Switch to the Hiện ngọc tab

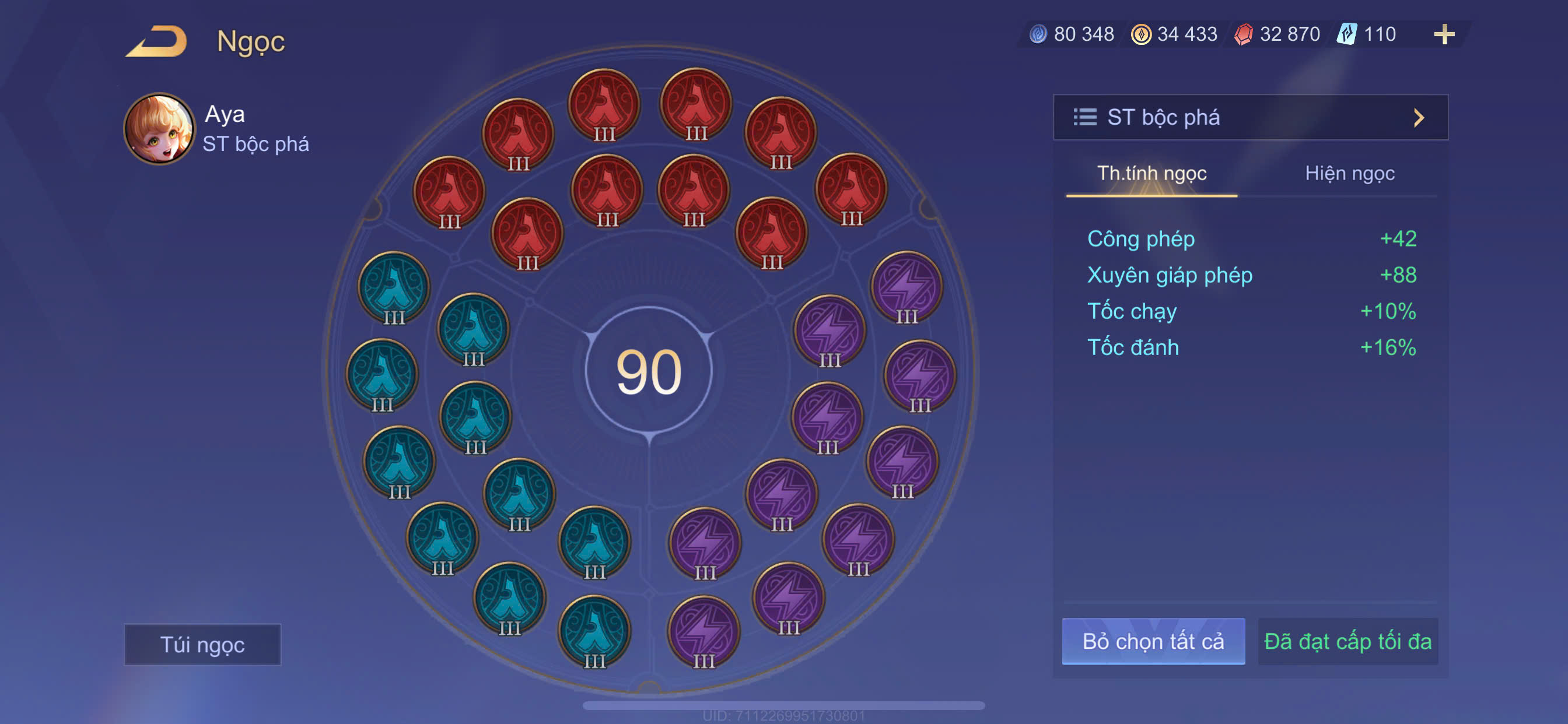(x=1349, y=173)
